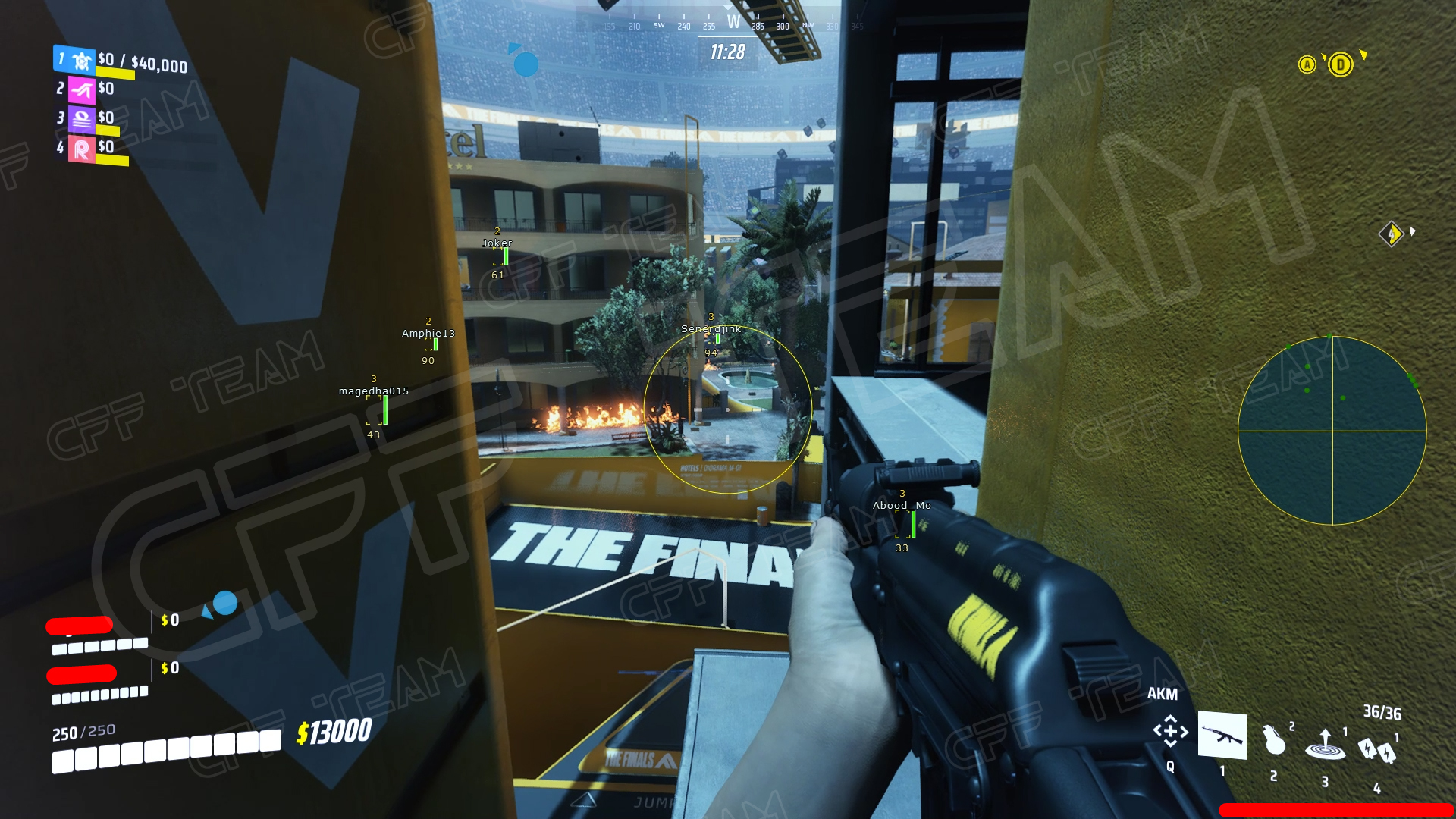Click the lightning bolt diamond marker

[1391, 234]
